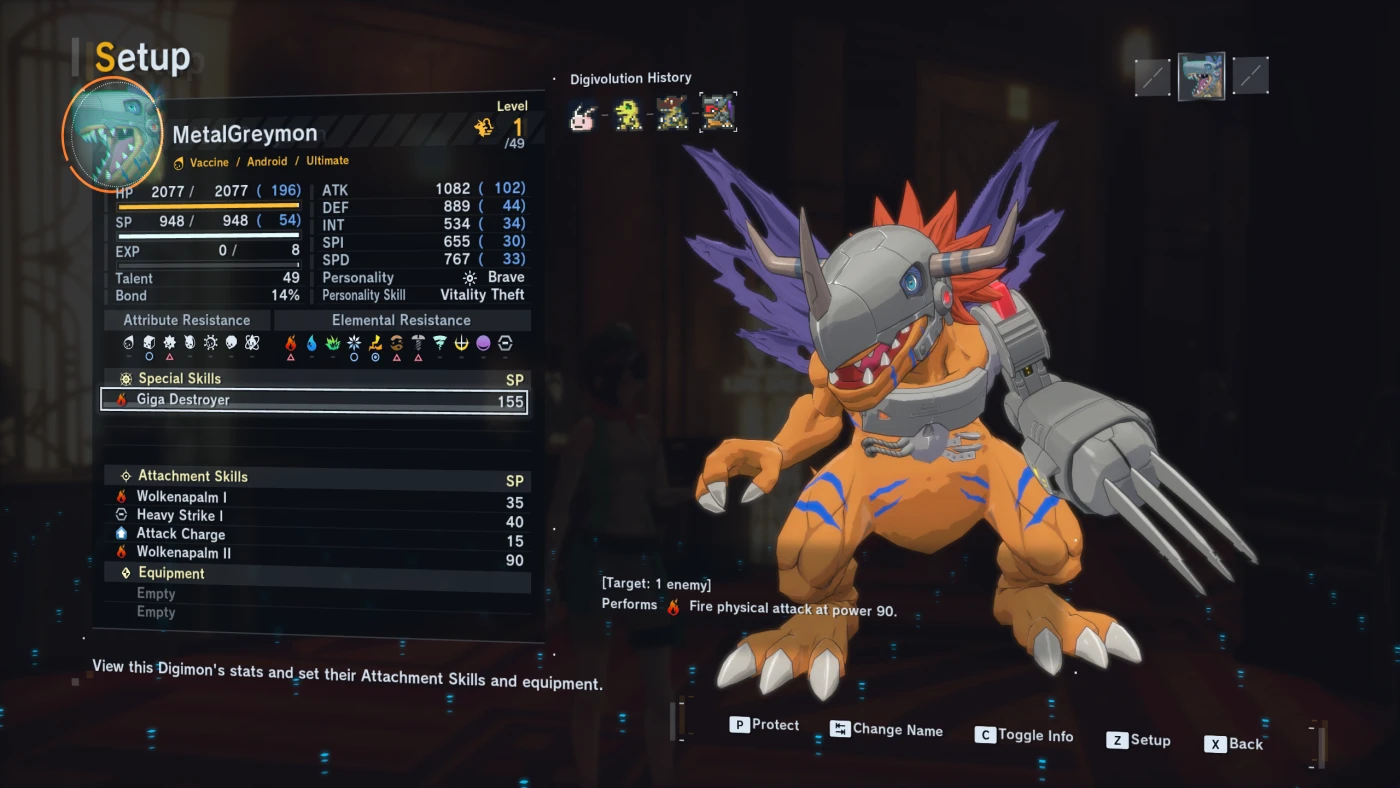Open the Change Name option
Viewport: 1400px width, 788px height.
point(886,730)
